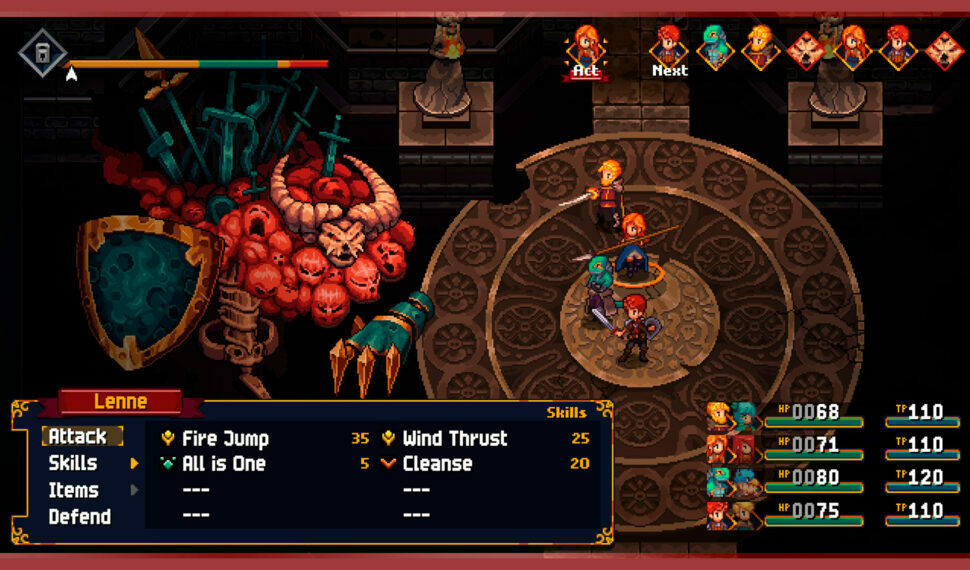Use the Fire Jump skill

tap(225, 438)
